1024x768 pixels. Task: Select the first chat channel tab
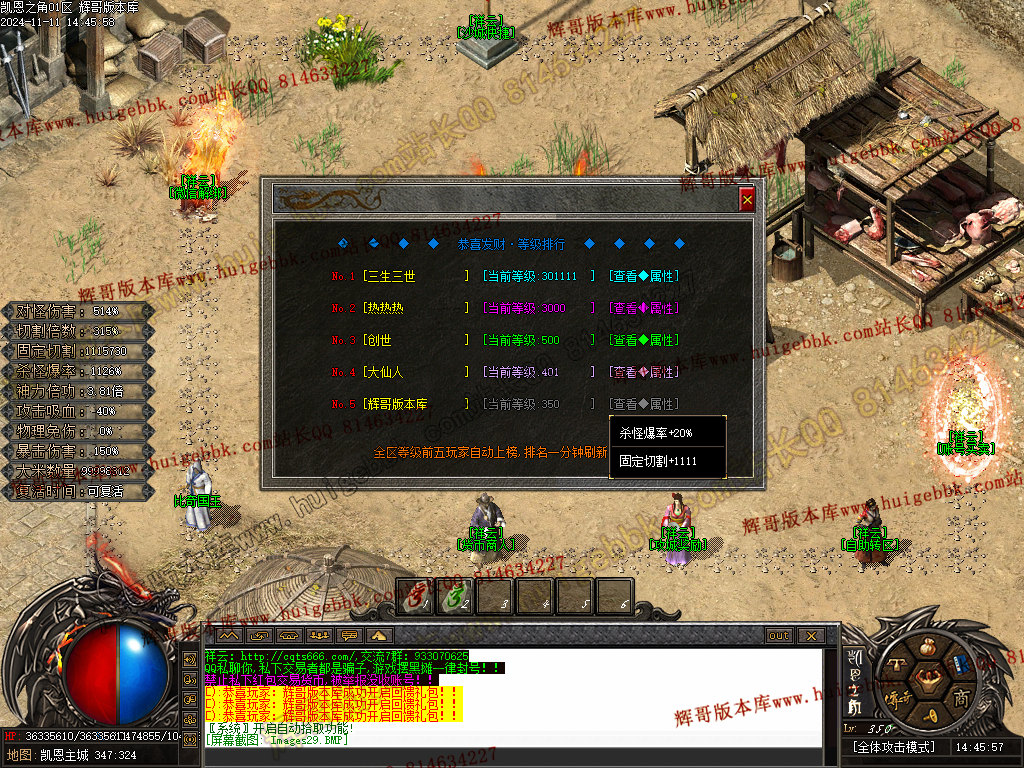tap(229, 636)
